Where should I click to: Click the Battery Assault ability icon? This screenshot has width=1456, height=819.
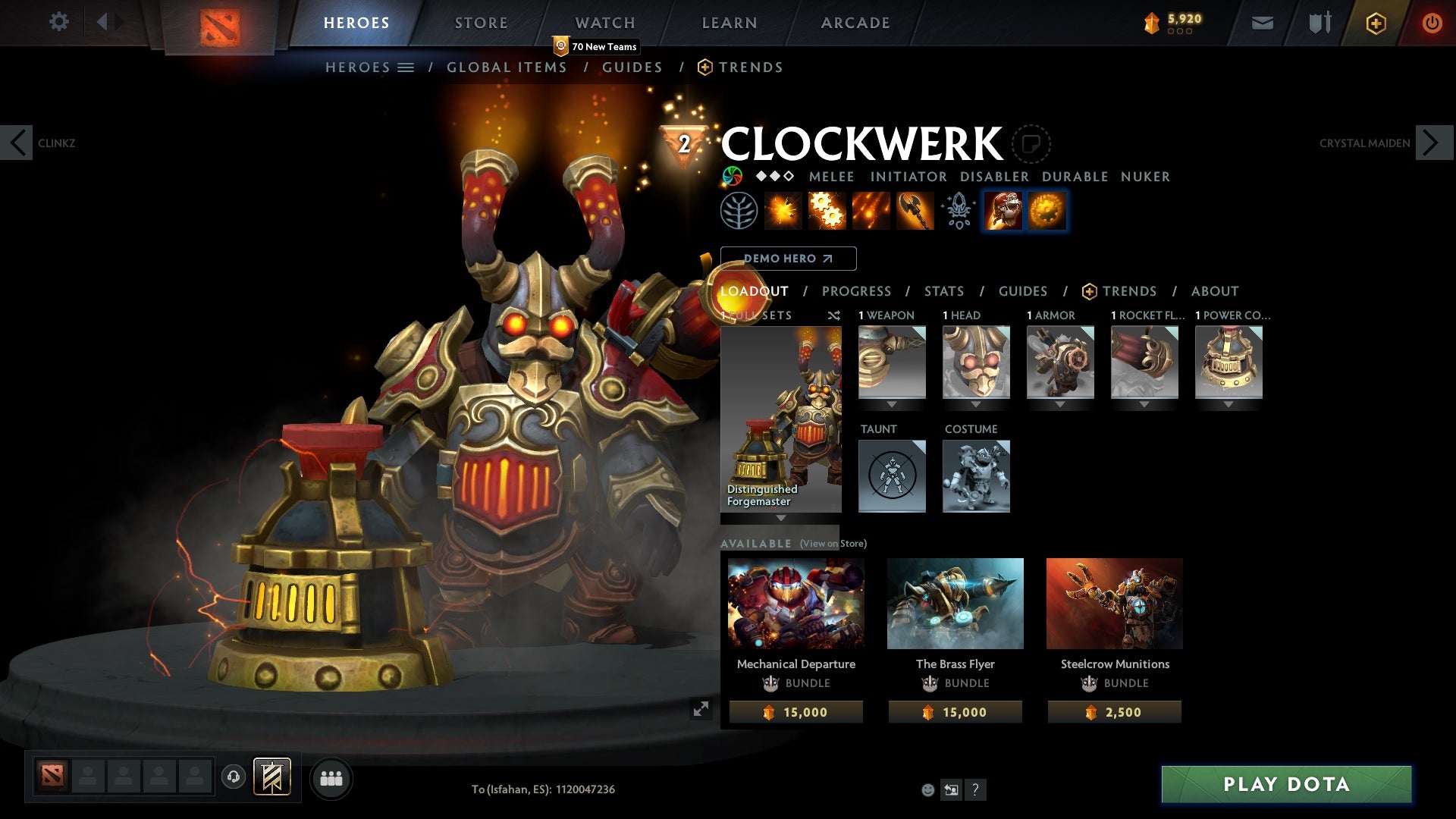pos(783,210)
